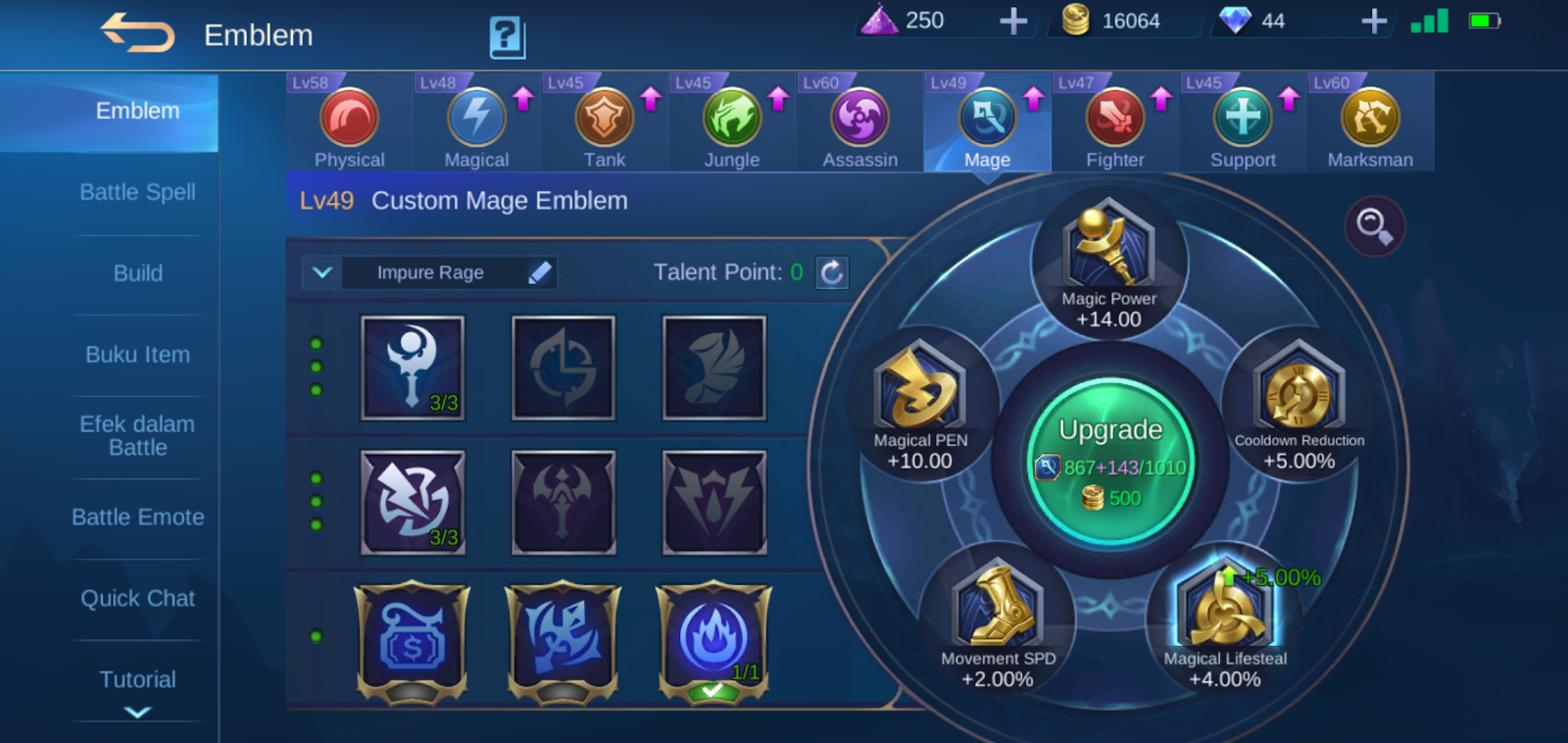
Task: Click the magnifier icon on the emblem wheel
Action: pos(1376,225)
